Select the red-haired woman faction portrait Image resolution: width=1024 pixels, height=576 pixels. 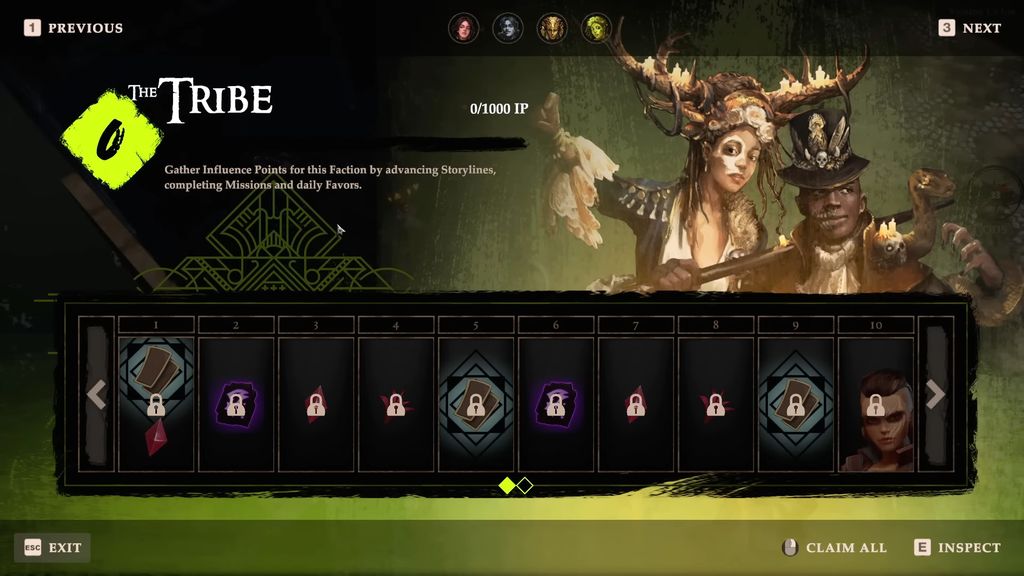(463, 28)
